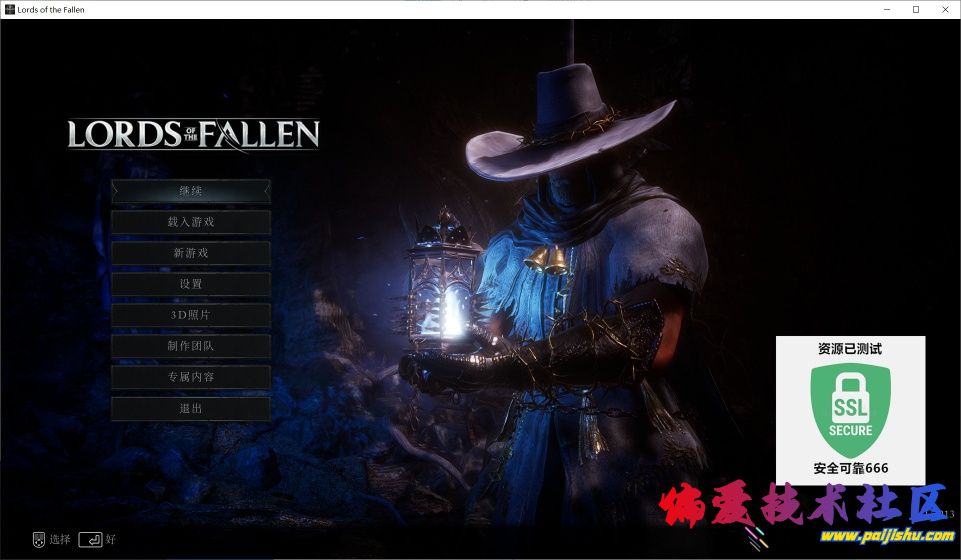The height and width of the screenshot is (560, 961).
Task: Open 专属内容 (Exclusive Content)
Action: point(190,377)
